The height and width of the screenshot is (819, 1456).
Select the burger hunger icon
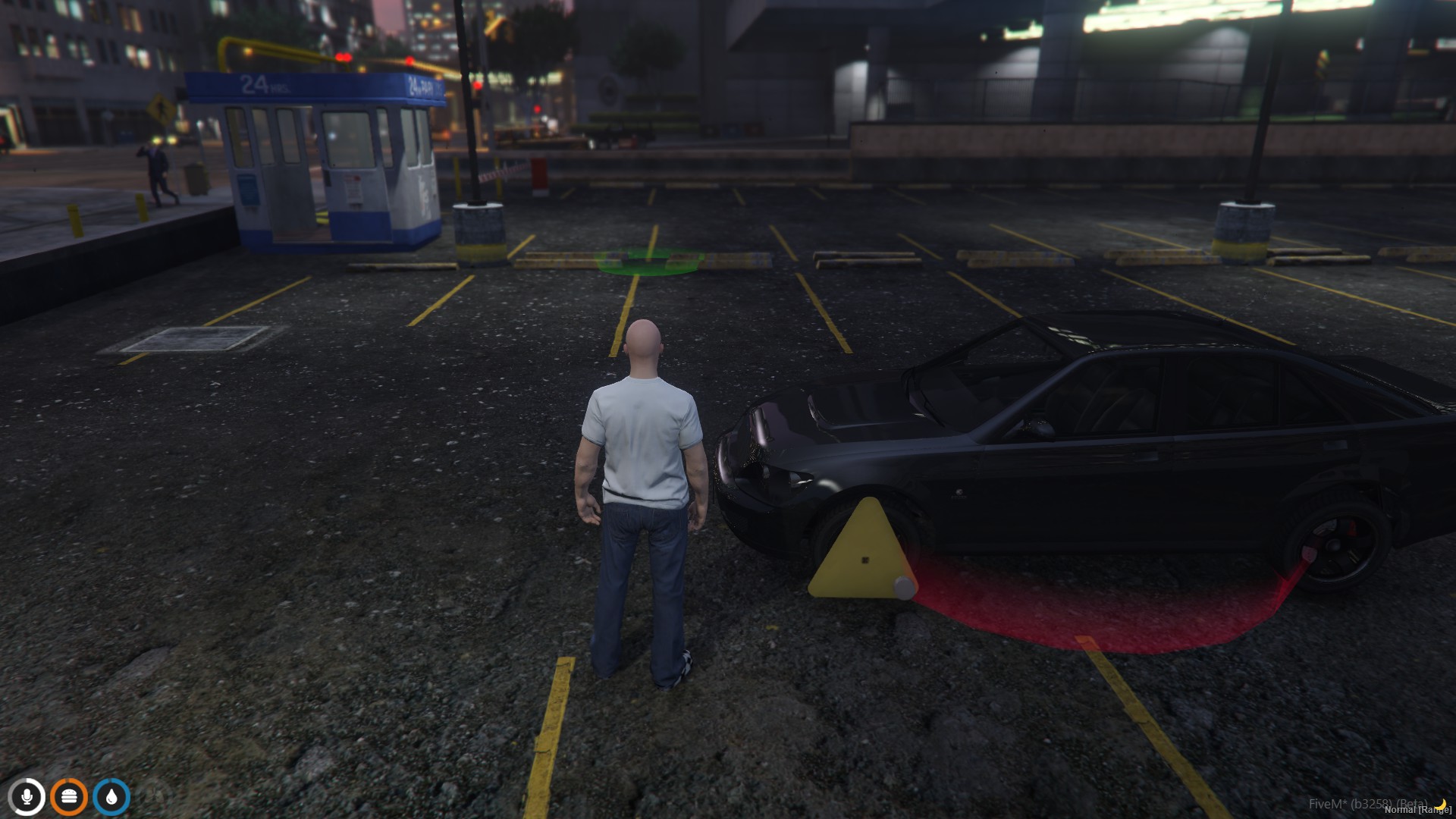69,797
